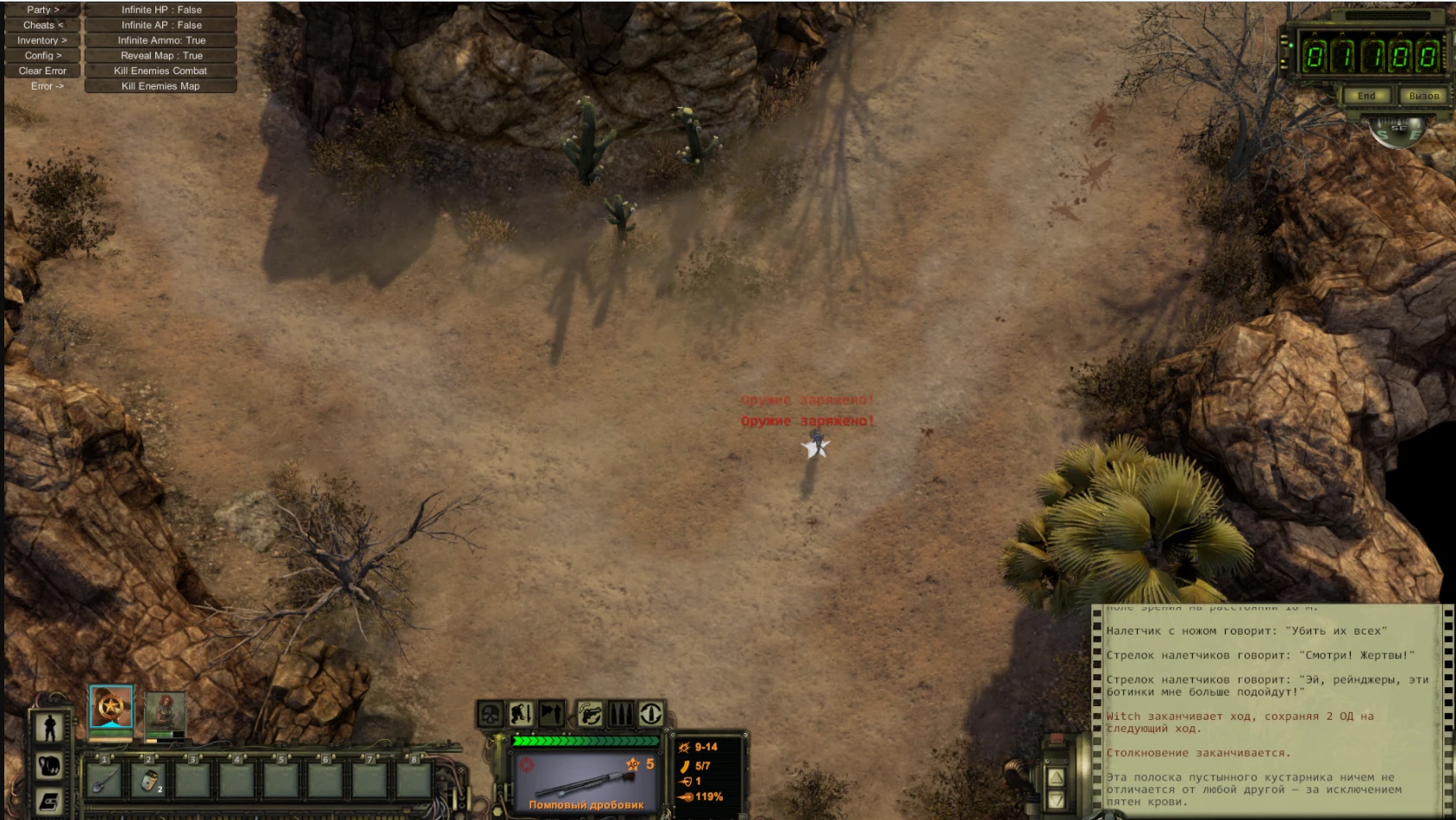This screenshot has height=820, width=1456.
Task: Click the character silhouette icon
Action: pos(49,727)
